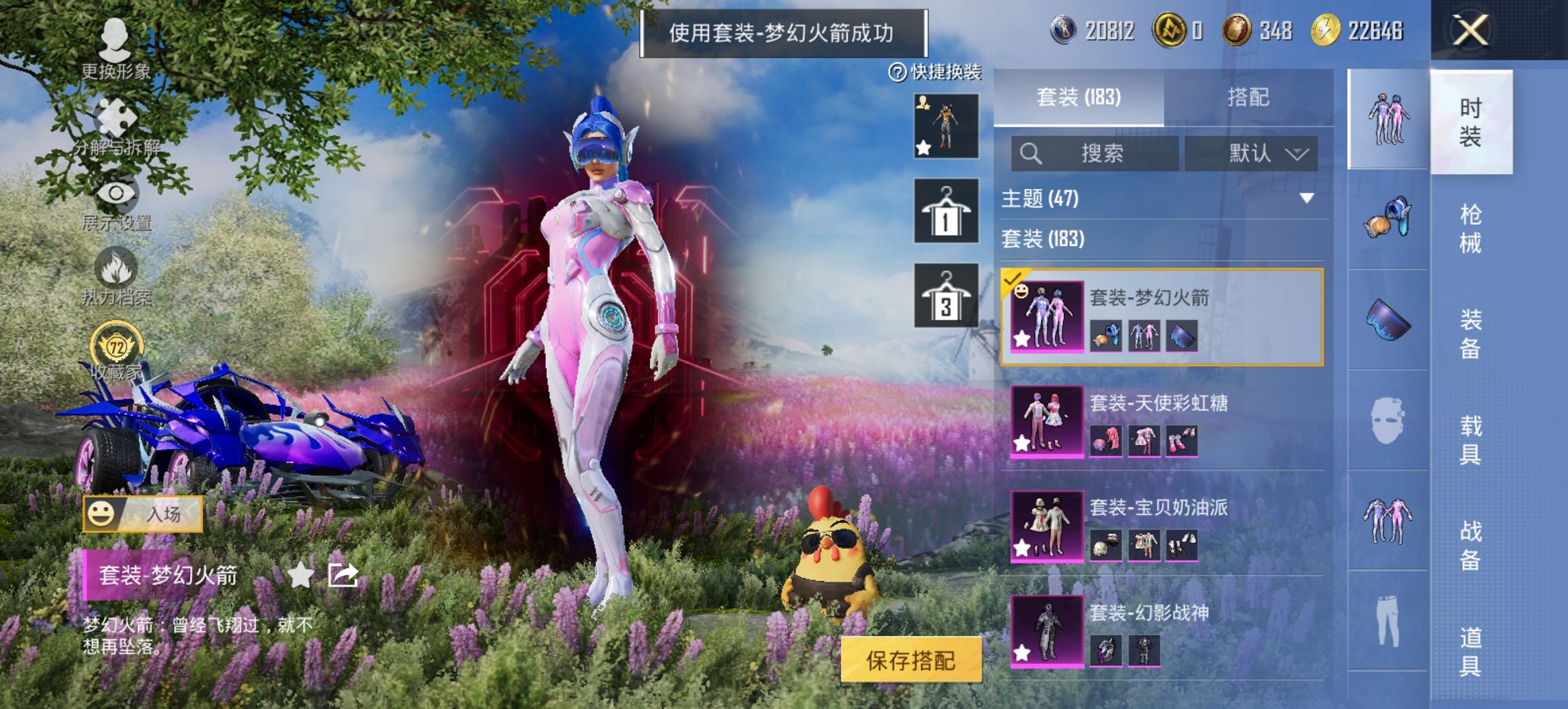
Task: Select the 分解与拆解 puzzle icon
Action: click(113, 115)
